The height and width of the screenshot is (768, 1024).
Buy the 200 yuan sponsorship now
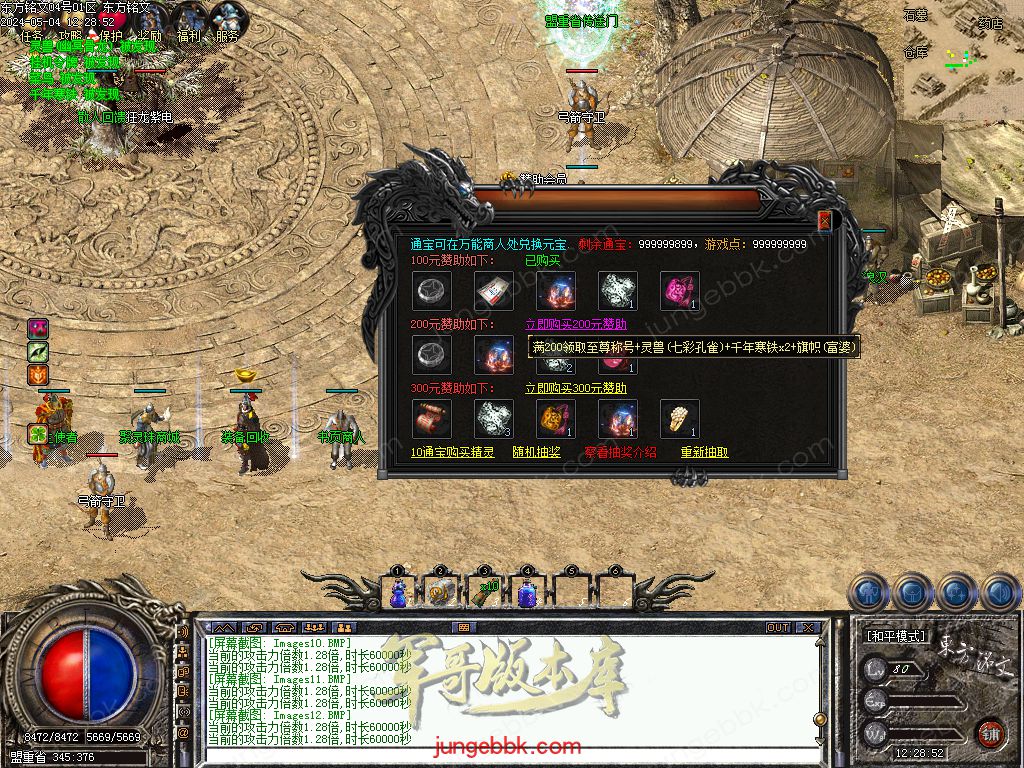(x=576, y=324)
